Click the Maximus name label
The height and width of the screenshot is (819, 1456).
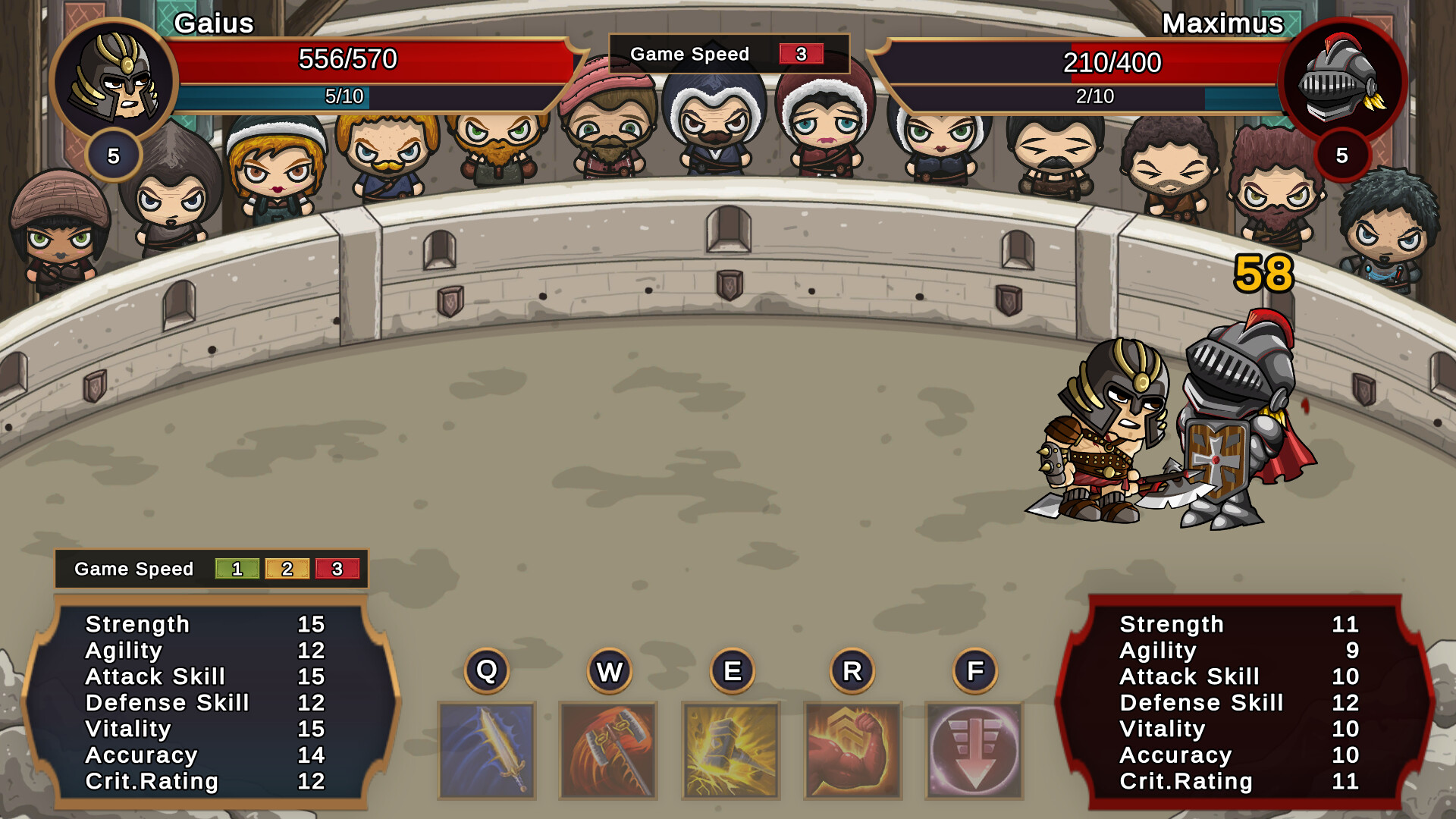1223,24
